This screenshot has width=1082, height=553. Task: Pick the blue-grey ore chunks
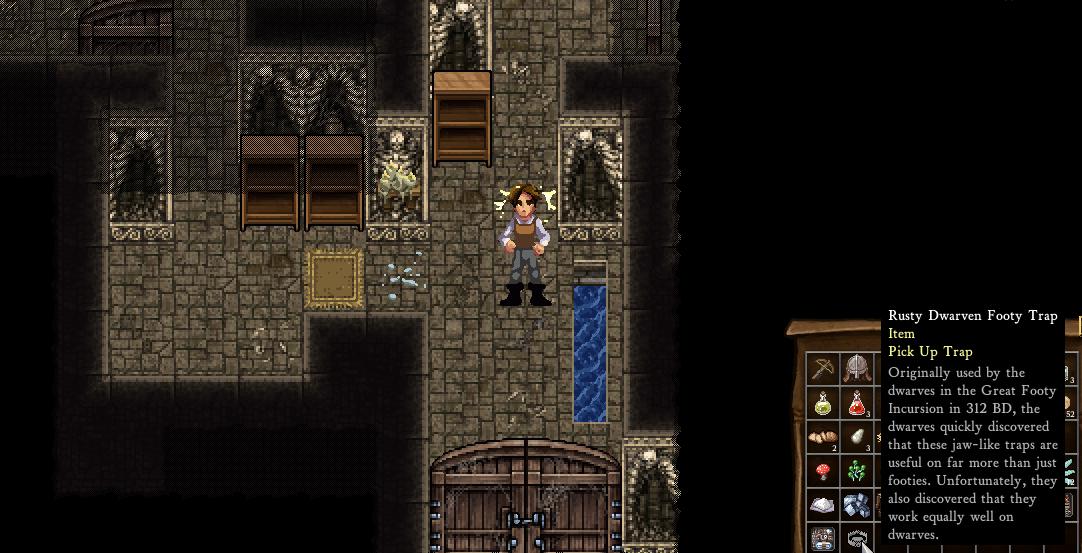[x=856, y=505]
